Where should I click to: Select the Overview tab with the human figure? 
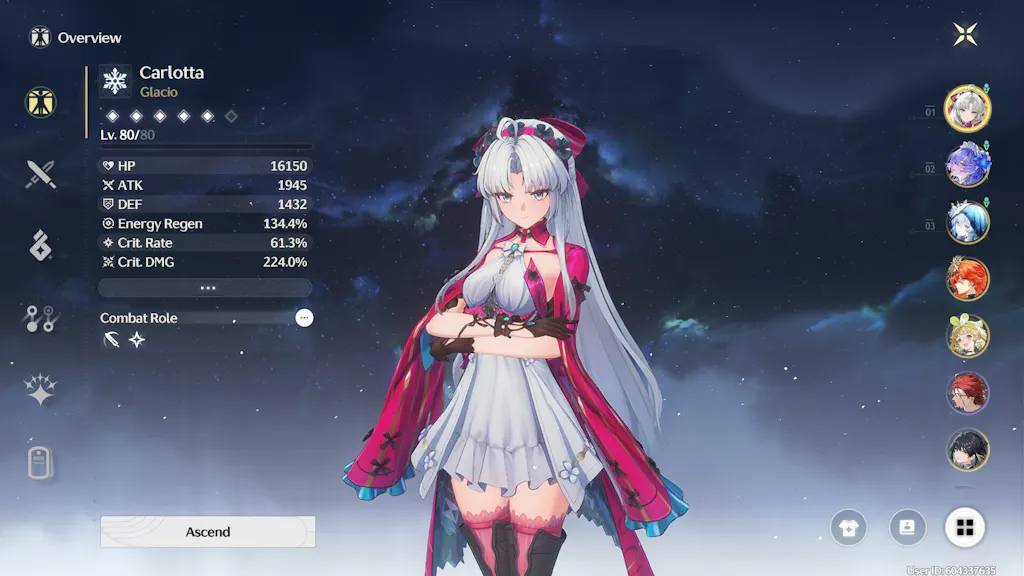pyautogui.click(x=41, y=101)
